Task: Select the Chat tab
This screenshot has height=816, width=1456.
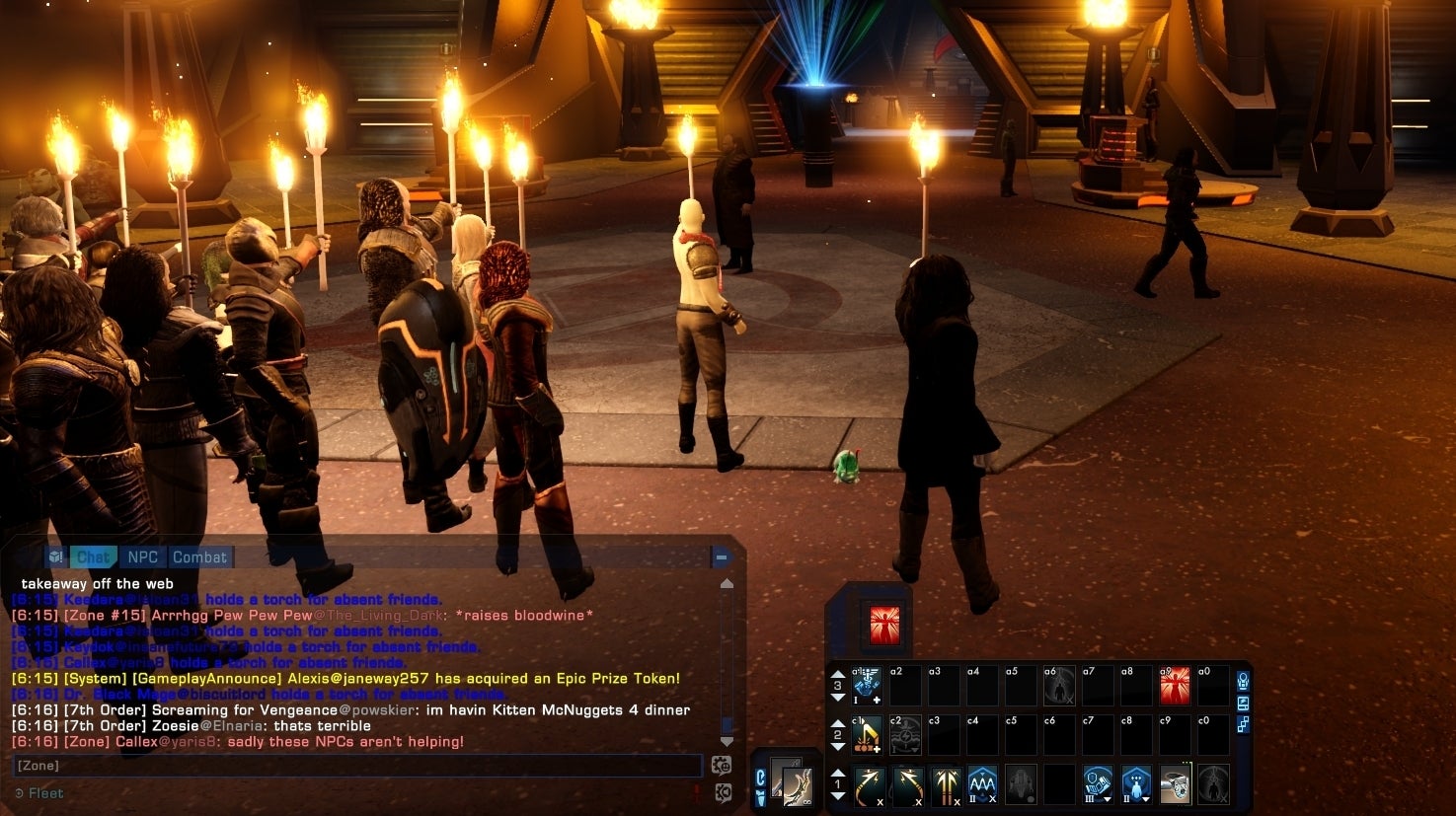Action: click(93, 556)
